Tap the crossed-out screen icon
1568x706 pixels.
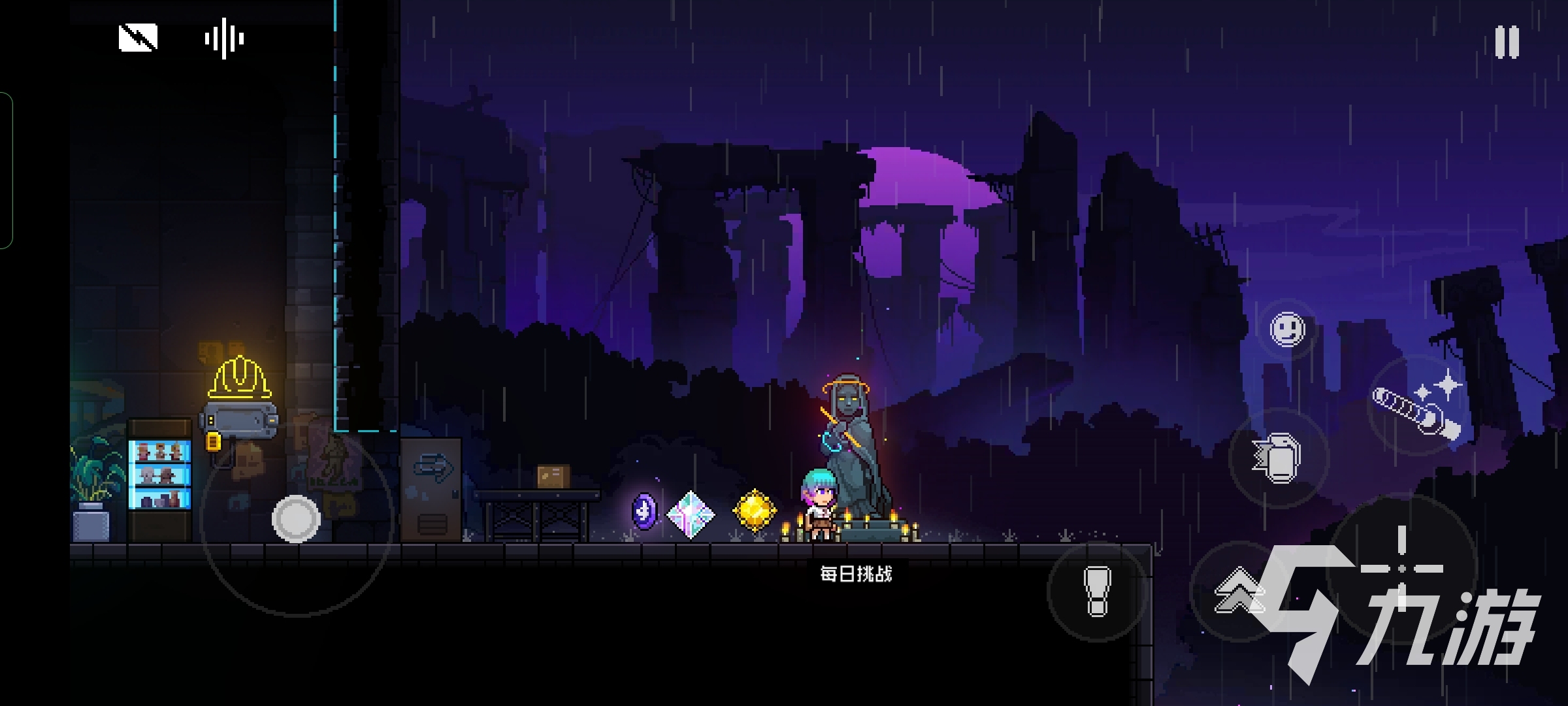(138, 38)
